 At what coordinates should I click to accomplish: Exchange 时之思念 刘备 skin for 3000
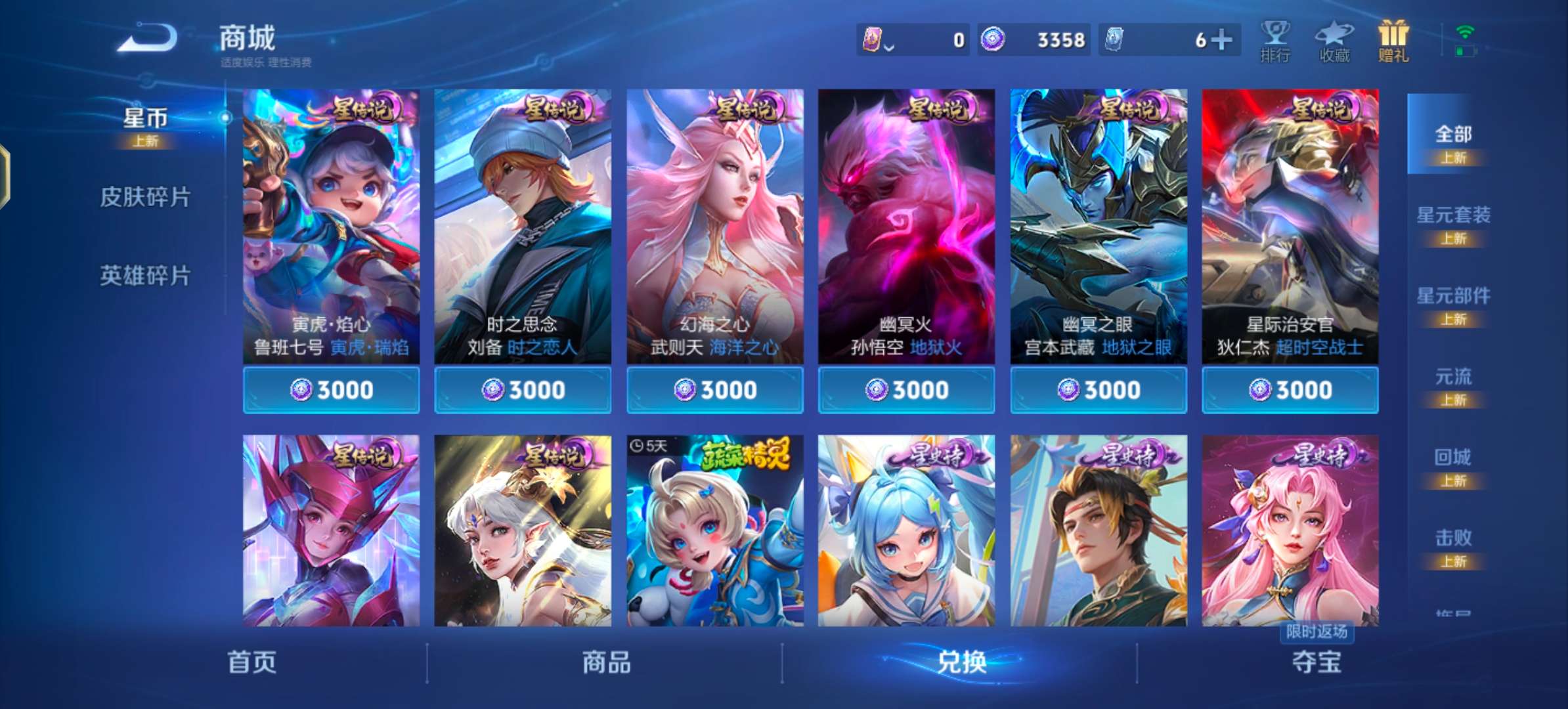(522, 389)
